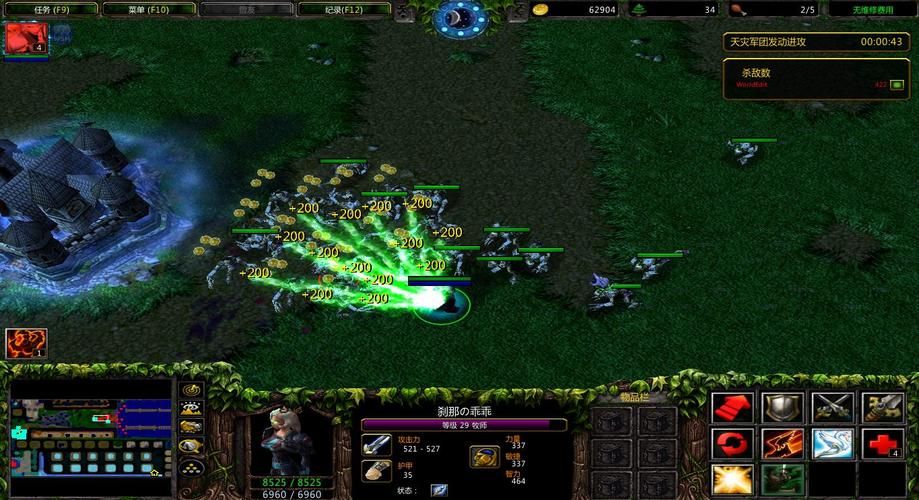Cast the golden light burst ability
The width and height of the screenshot is (919, 500).
(x=730, y=480)
